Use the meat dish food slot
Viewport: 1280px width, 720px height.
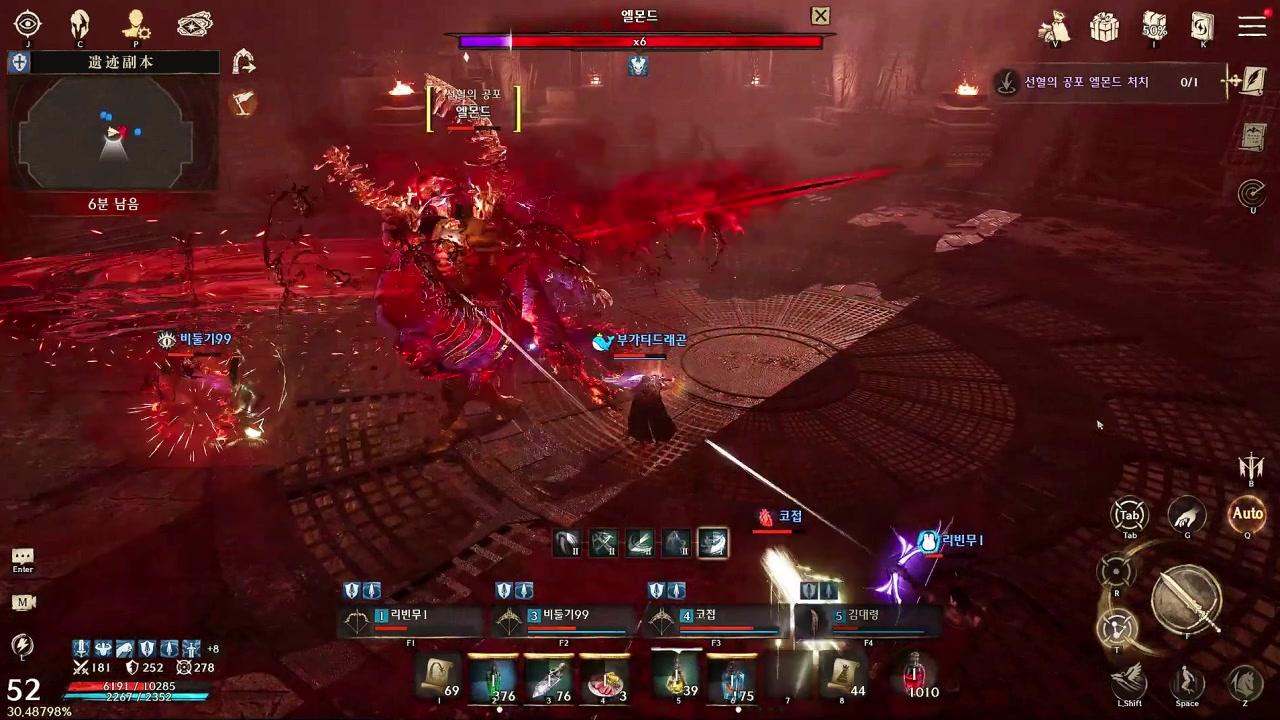click(605, 678)
